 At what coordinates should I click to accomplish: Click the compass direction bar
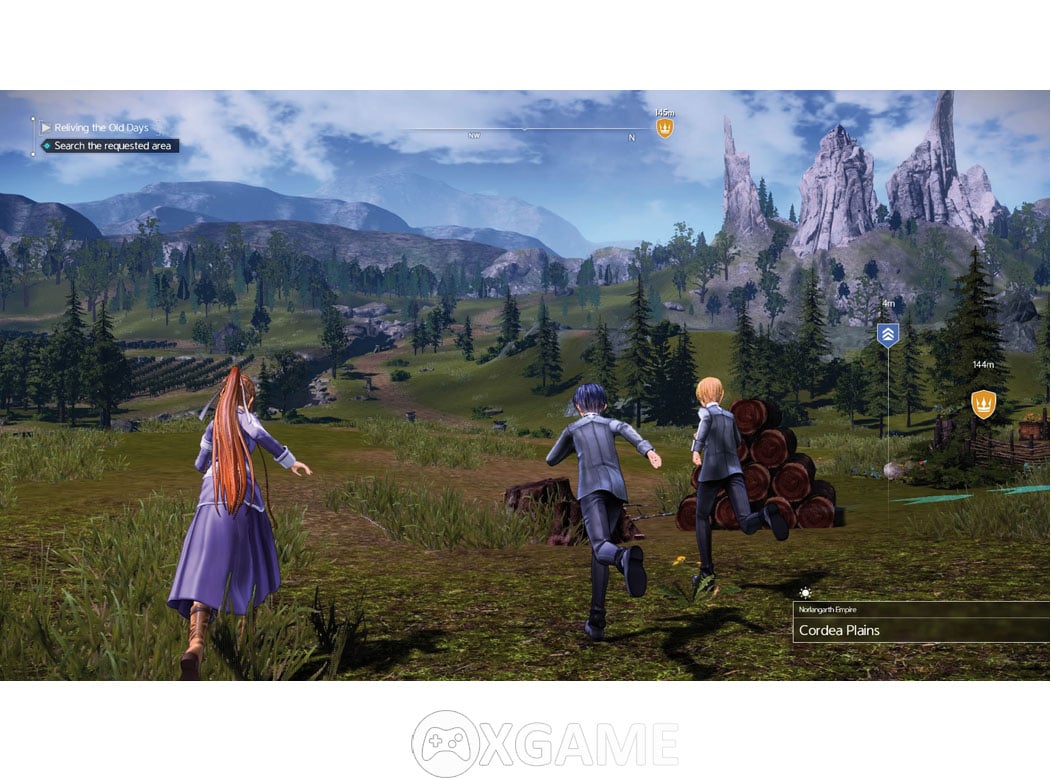[x=523, y=130]
